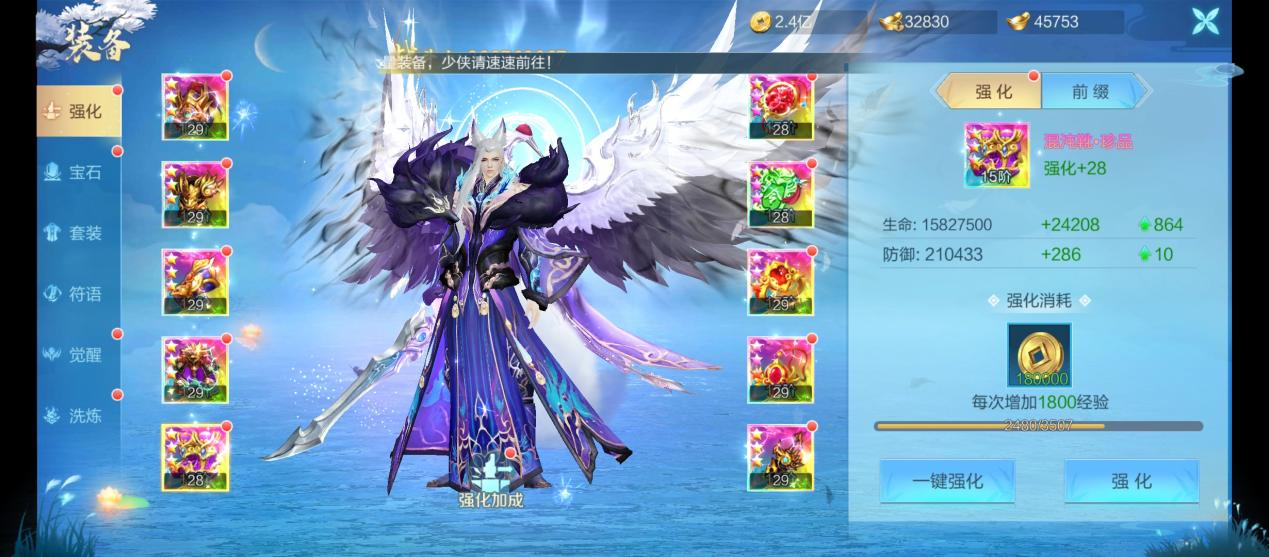Close the equipment screen with the X
Image resolution: width=1269 pixels, height=557 pixels.
pos(1204,22)
